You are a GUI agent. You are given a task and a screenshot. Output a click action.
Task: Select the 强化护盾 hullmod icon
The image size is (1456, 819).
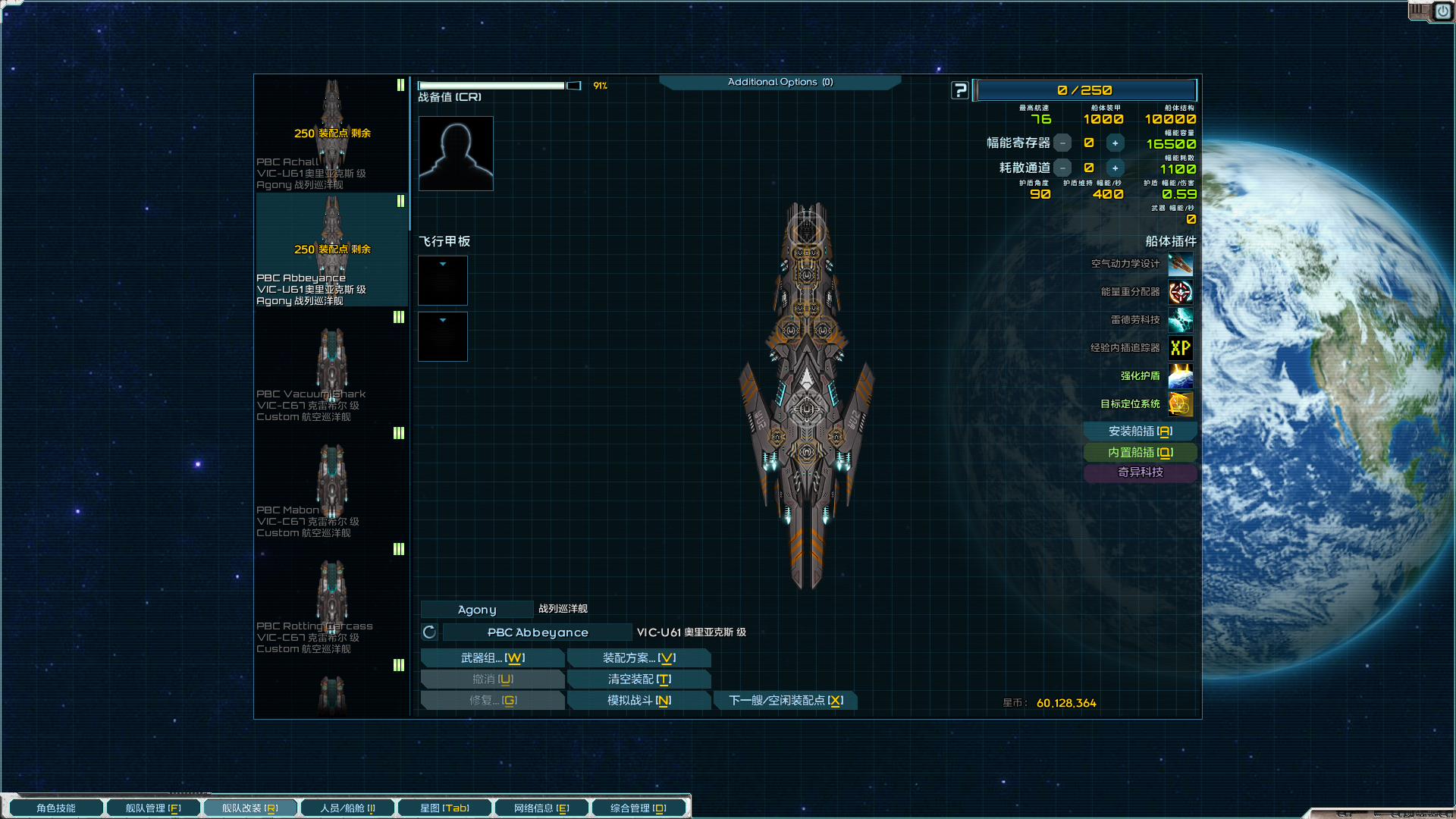point(1180,376)
